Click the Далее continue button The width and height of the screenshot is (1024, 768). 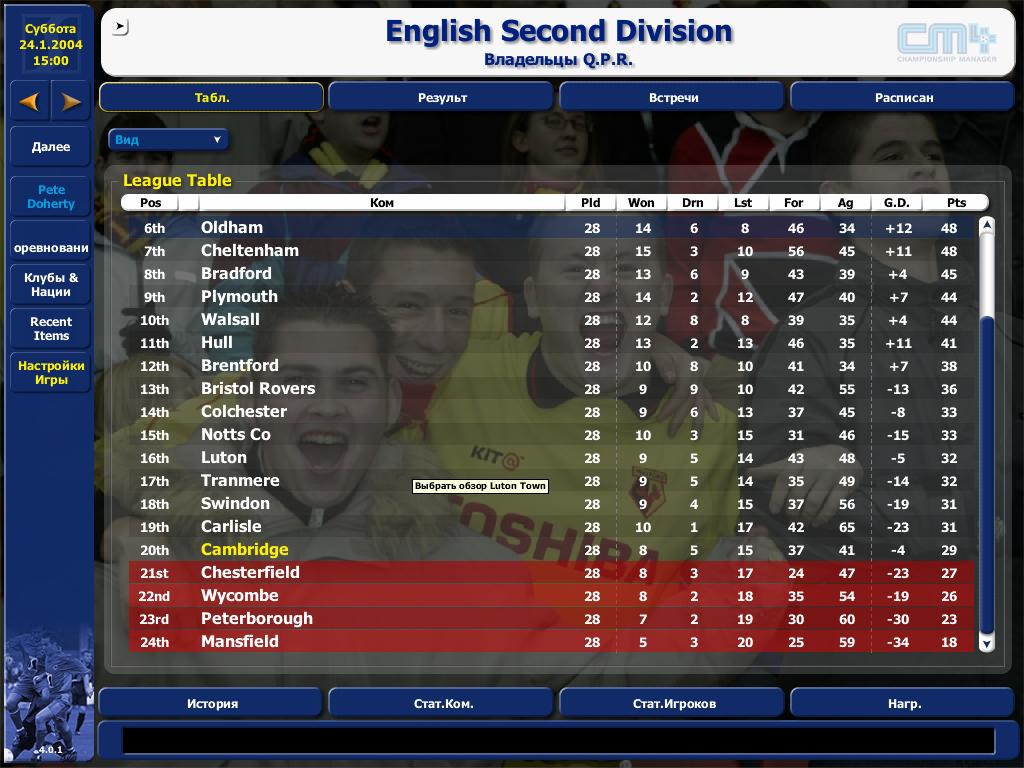click(51, 147)
